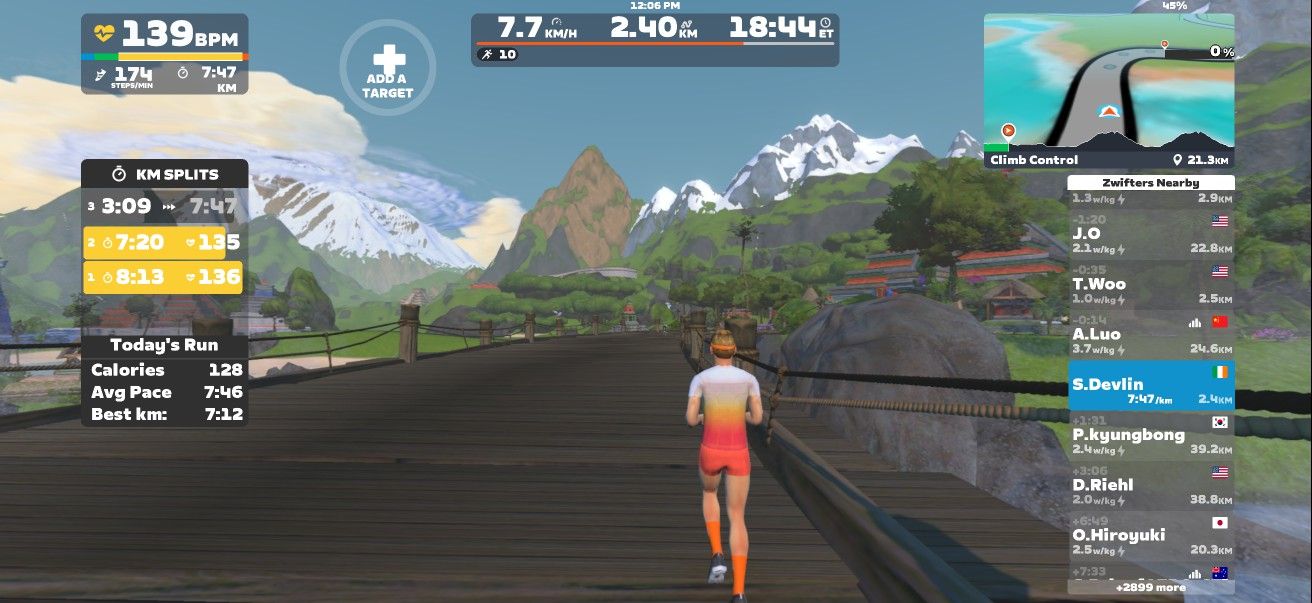This screenshot has height=603, width=1312.
Task: Select the split 2 row showing 7:20
Action: pos(164,242)
